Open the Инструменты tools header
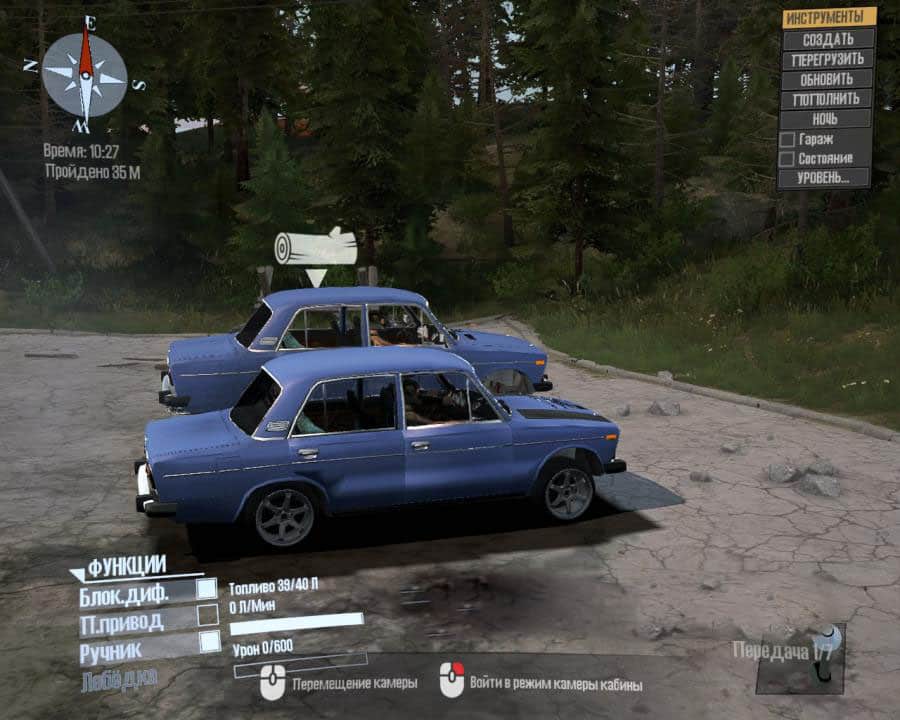The height and width of the screenshot is (720, 900). [828, 17]
